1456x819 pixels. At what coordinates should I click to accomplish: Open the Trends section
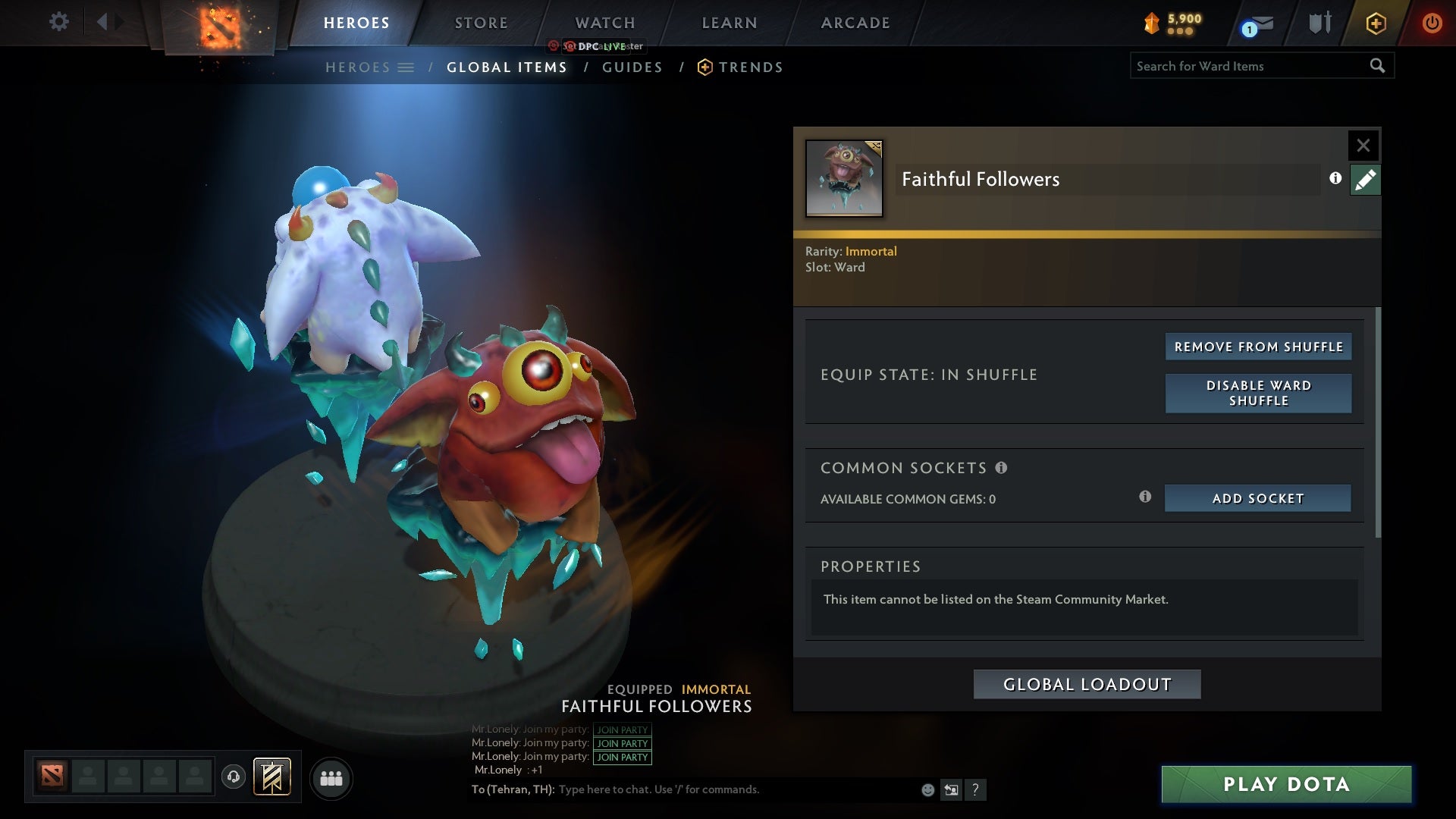[751, 67]
